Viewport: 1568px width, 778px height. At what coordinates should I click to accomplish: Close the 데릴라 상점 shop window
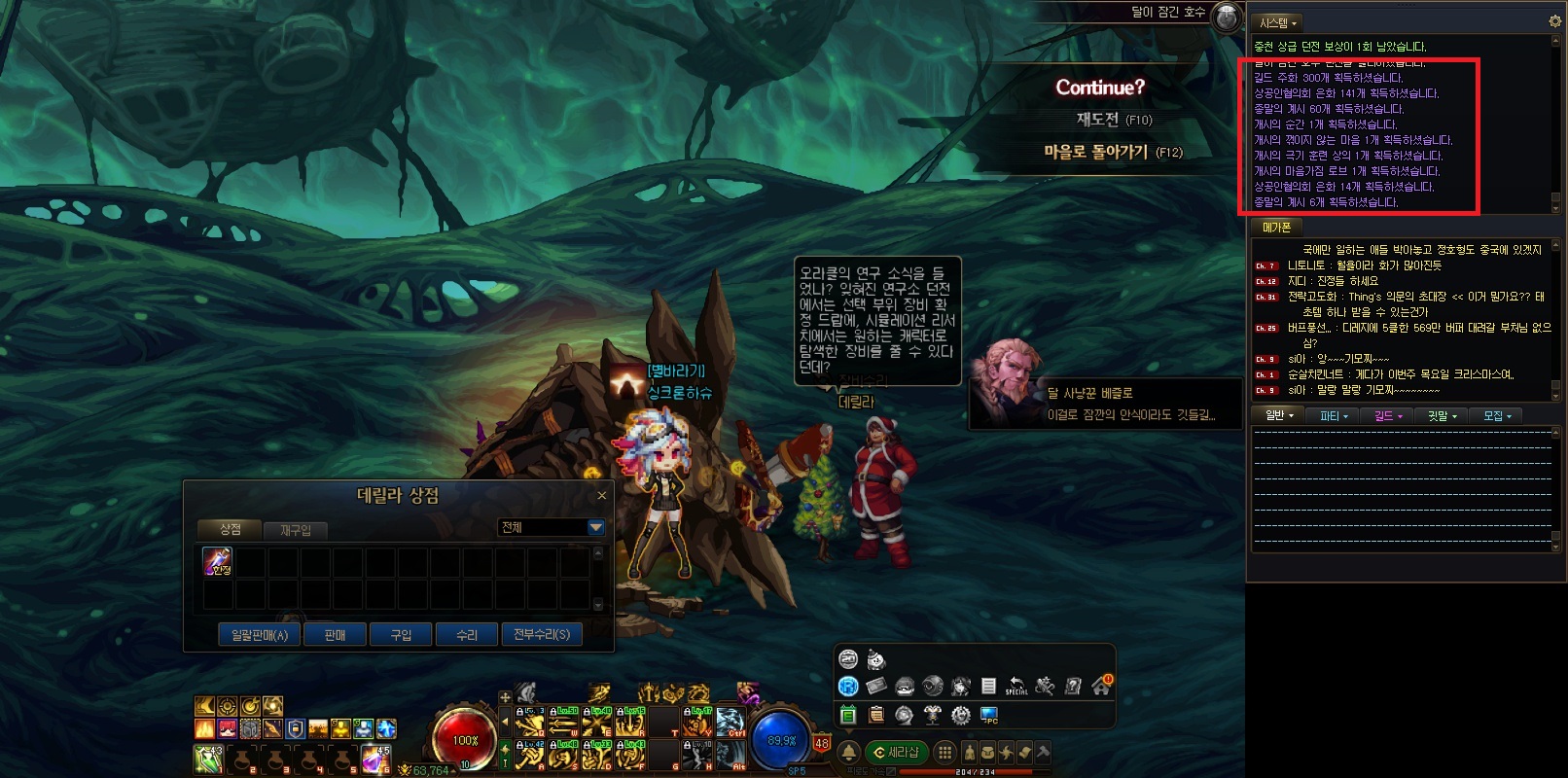601,496
